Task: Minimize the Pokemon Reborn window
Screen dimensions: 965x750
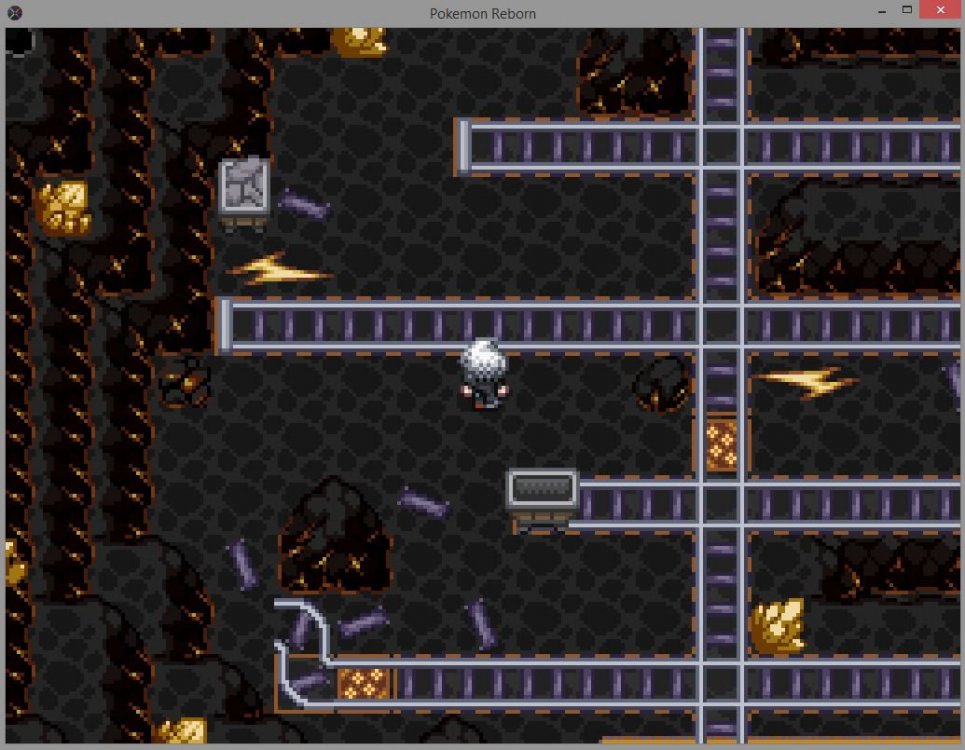Action: 880,11
